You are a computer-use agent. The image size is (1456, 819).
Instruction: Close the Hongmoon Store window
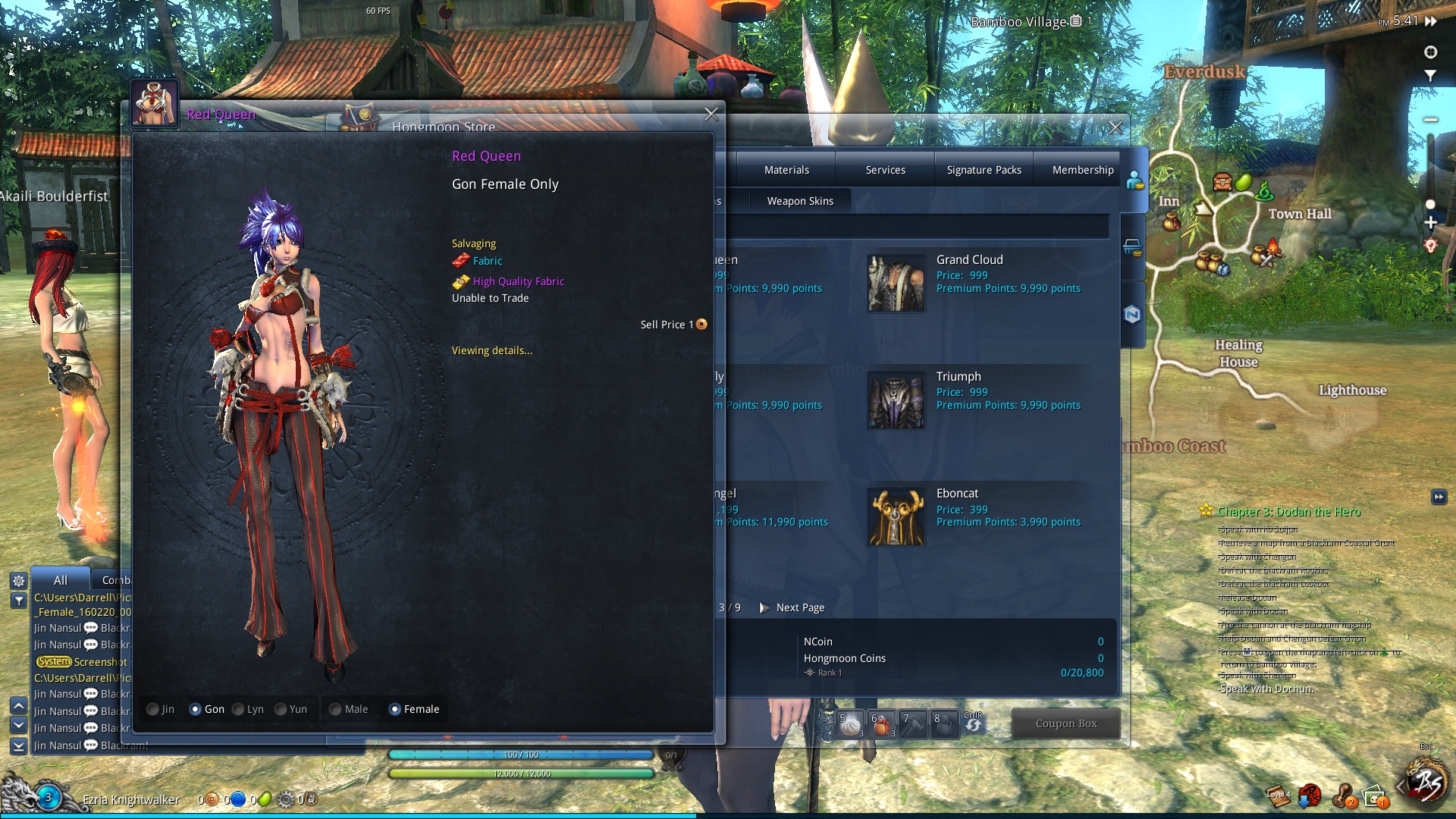click(x=1116, y=128)
